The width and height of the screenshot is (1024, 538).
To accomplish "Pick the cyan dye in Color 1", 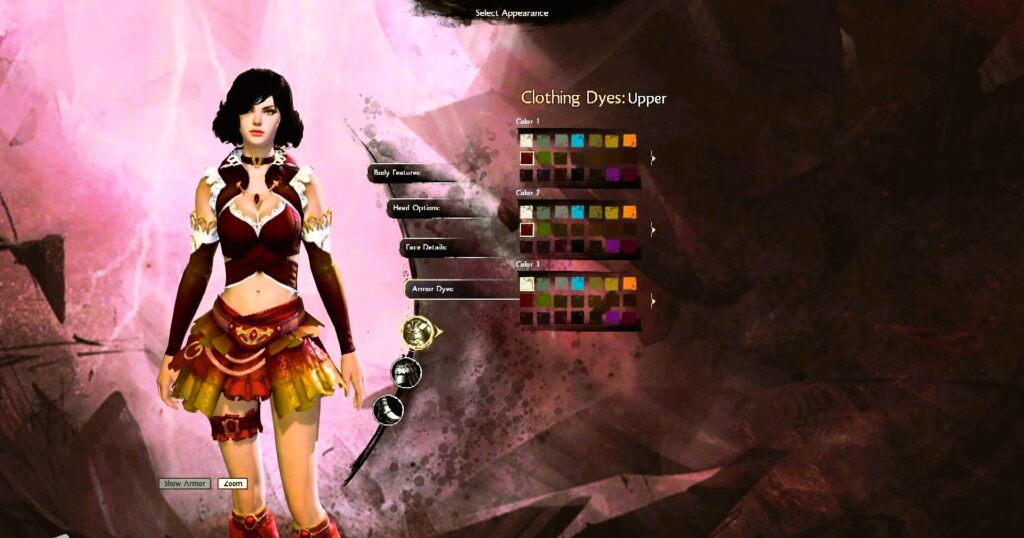I will tap(577, 141).
